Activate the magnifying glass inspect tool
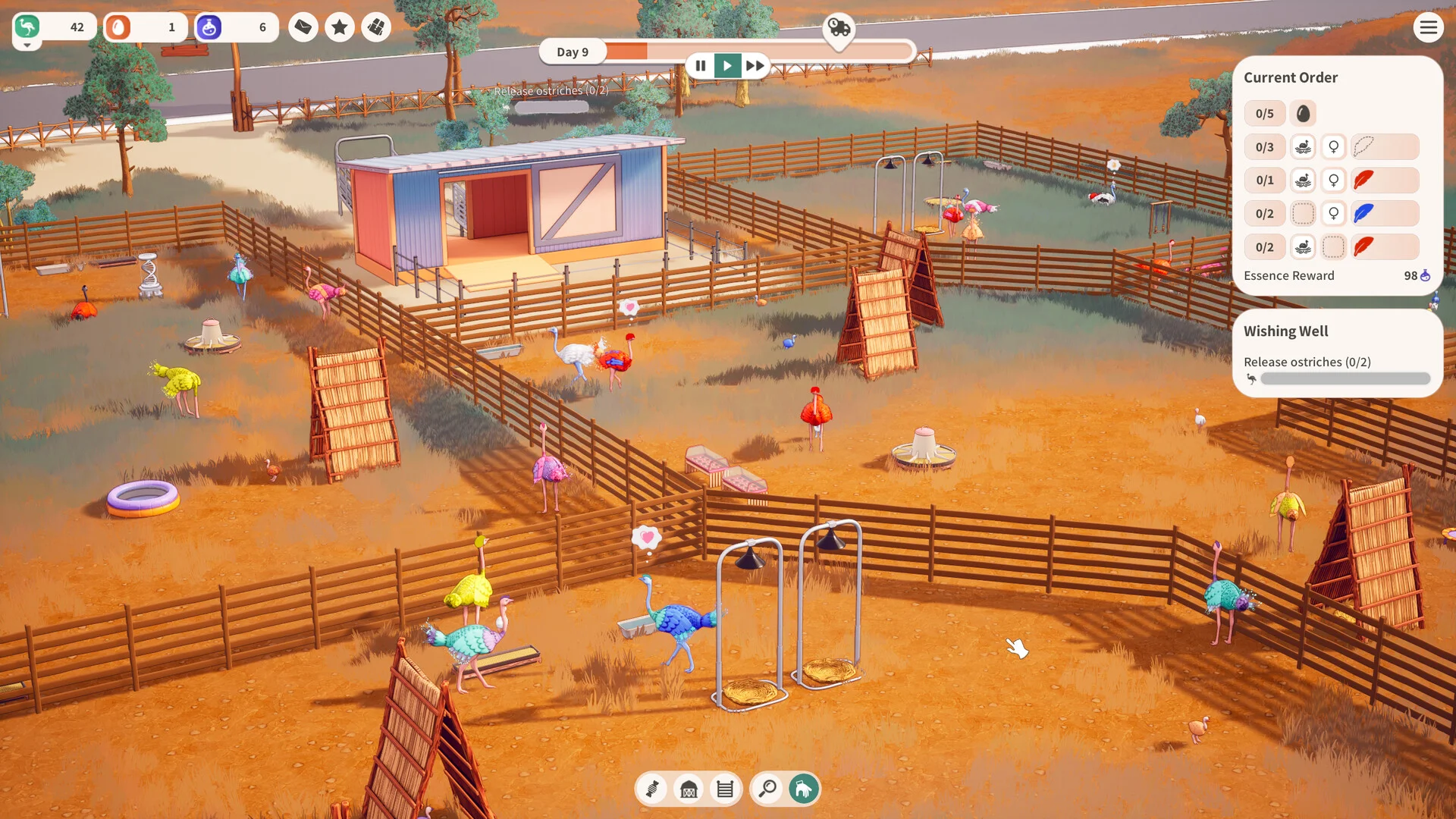Viewport: 1456px width, 819px height. (767, 789)
